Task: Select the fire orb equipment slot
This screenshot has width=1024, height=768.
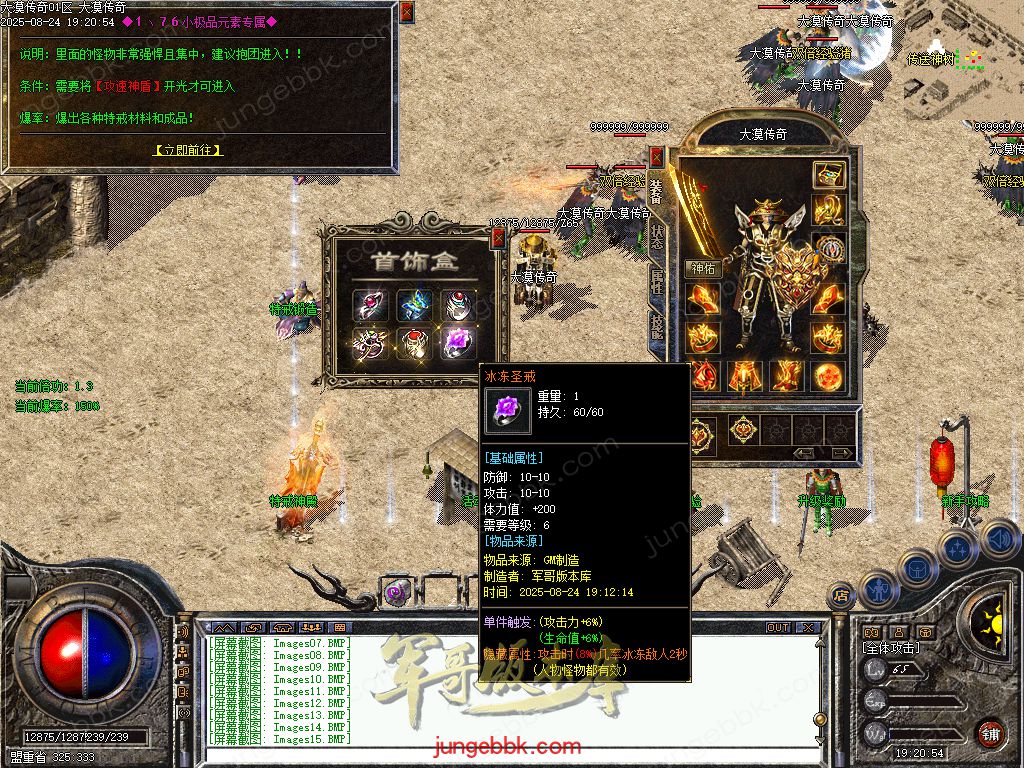Action: (x=828, y=376)
